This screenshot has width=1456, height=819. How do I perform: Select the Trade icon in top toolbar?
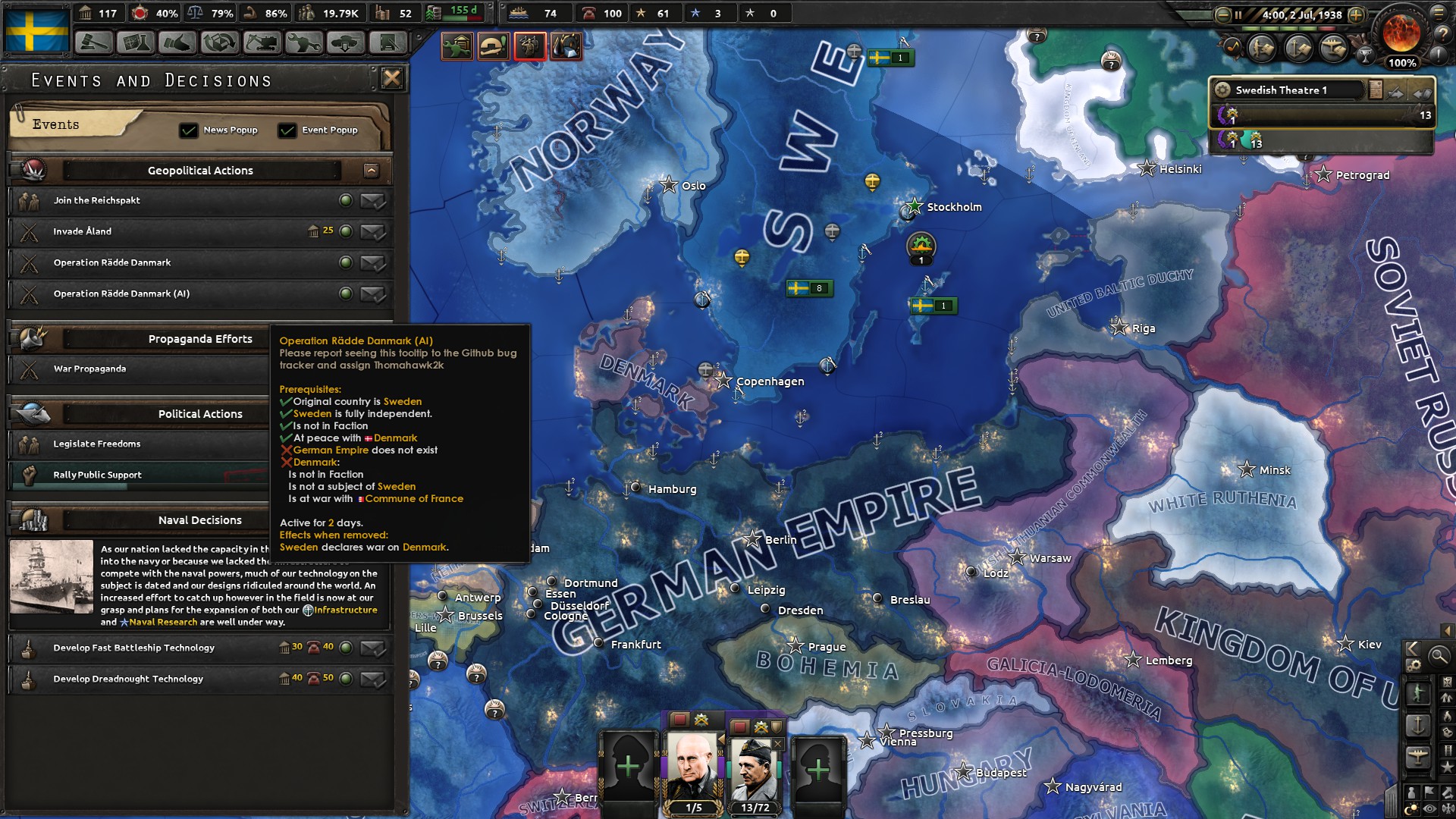220,44
